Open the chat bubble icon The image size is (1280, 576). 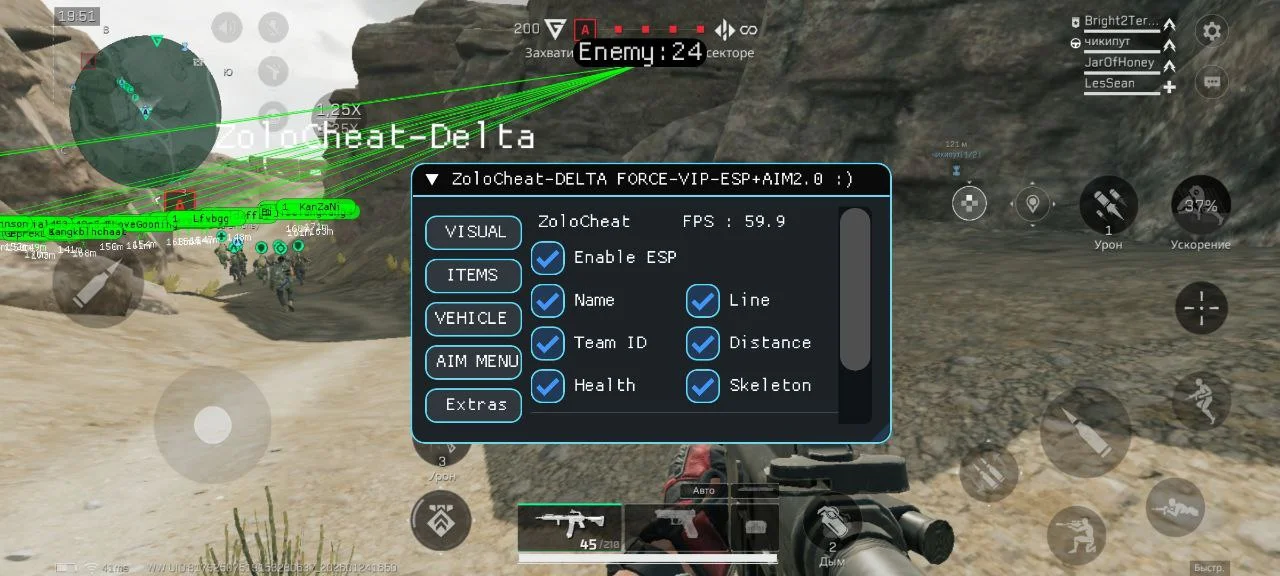tap(1212, 82)
